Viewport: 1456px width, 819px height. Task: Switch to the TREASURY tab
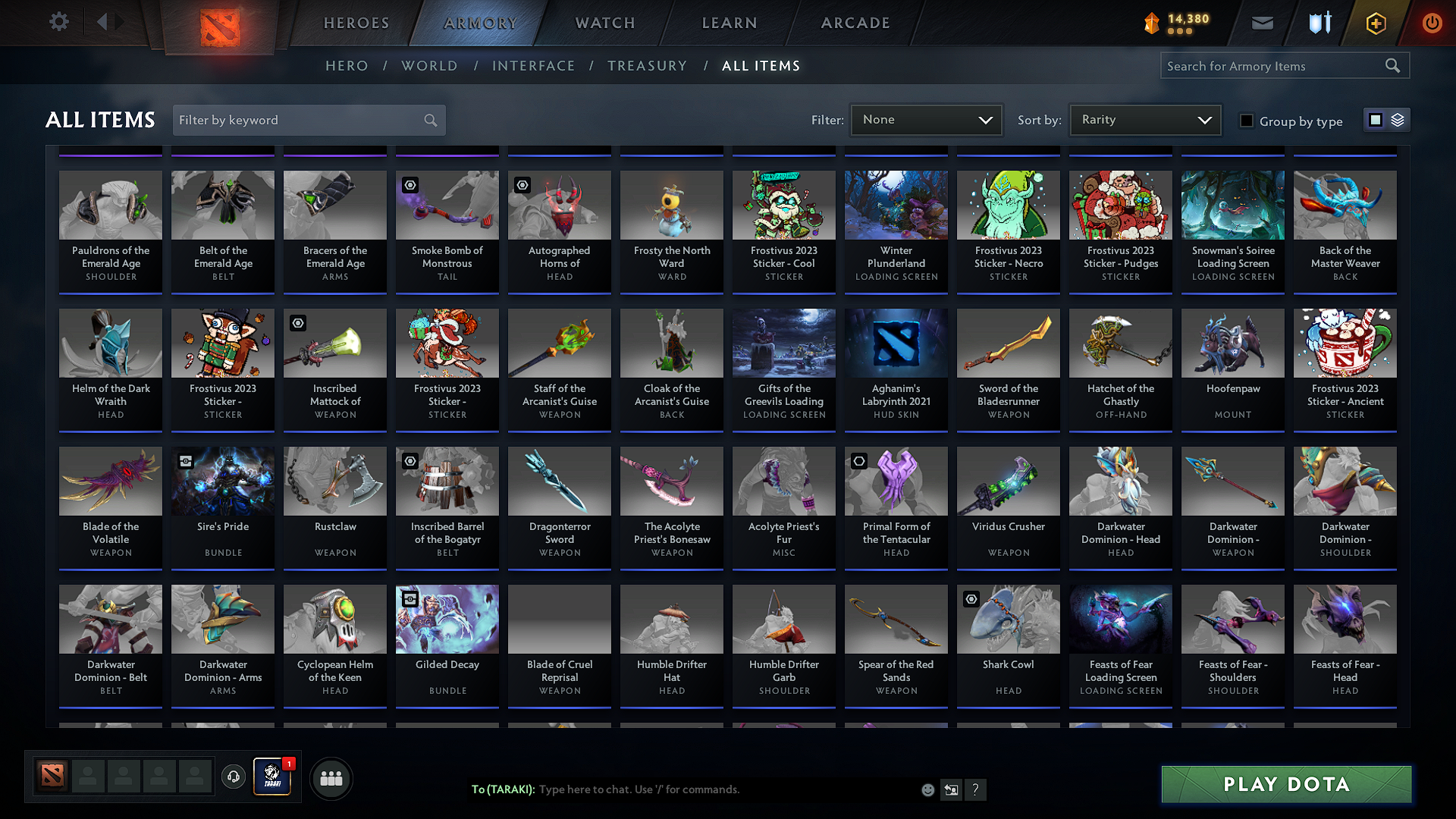[647, 66]
